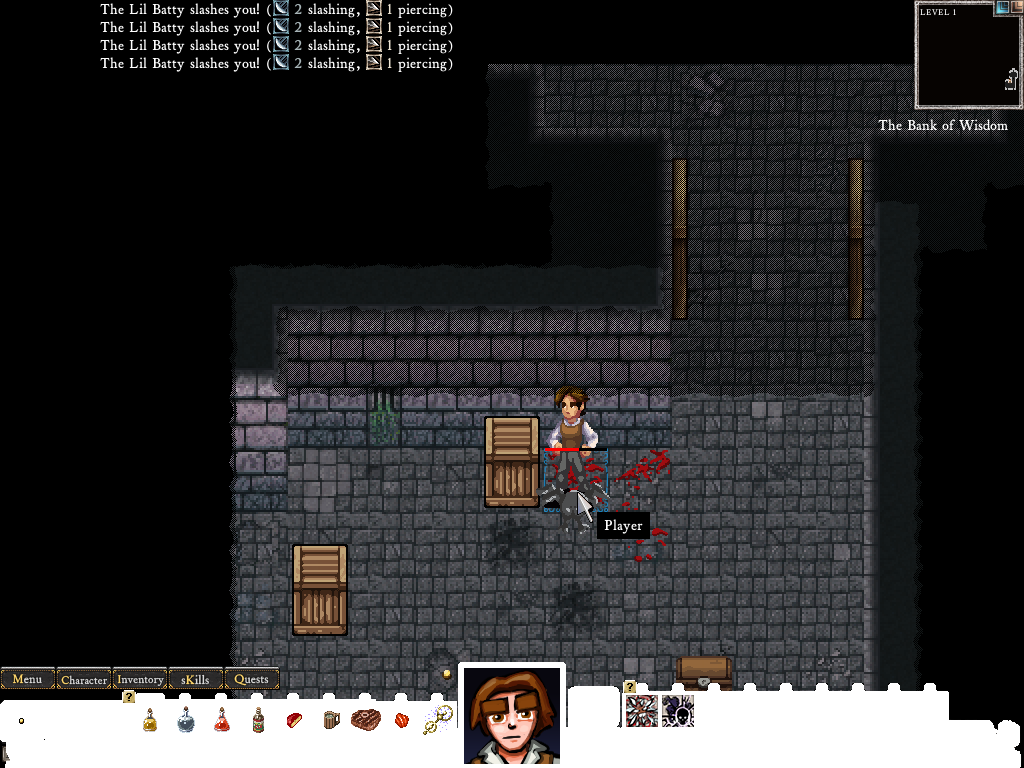
Task: Click the blue minimap corner button
Action: [1002, 8]
